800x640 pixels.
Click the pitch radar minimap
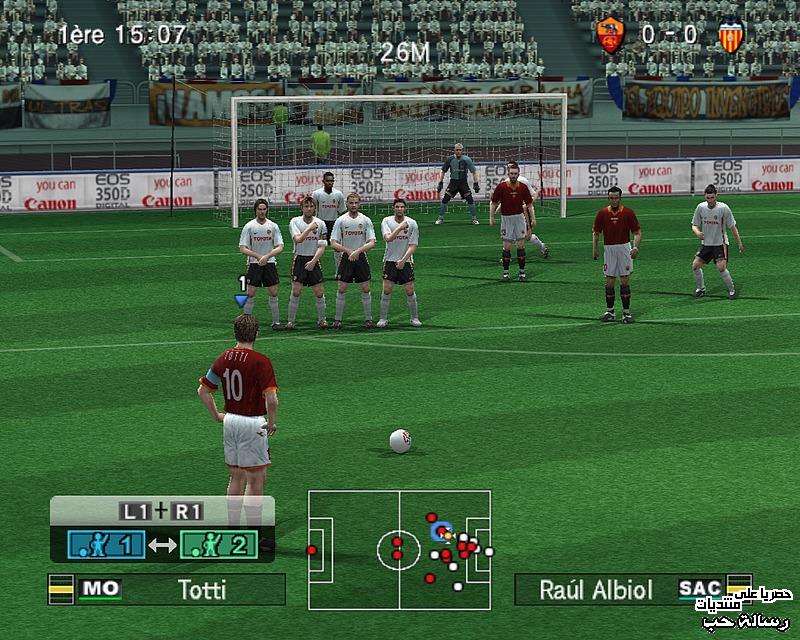(399, 549)
